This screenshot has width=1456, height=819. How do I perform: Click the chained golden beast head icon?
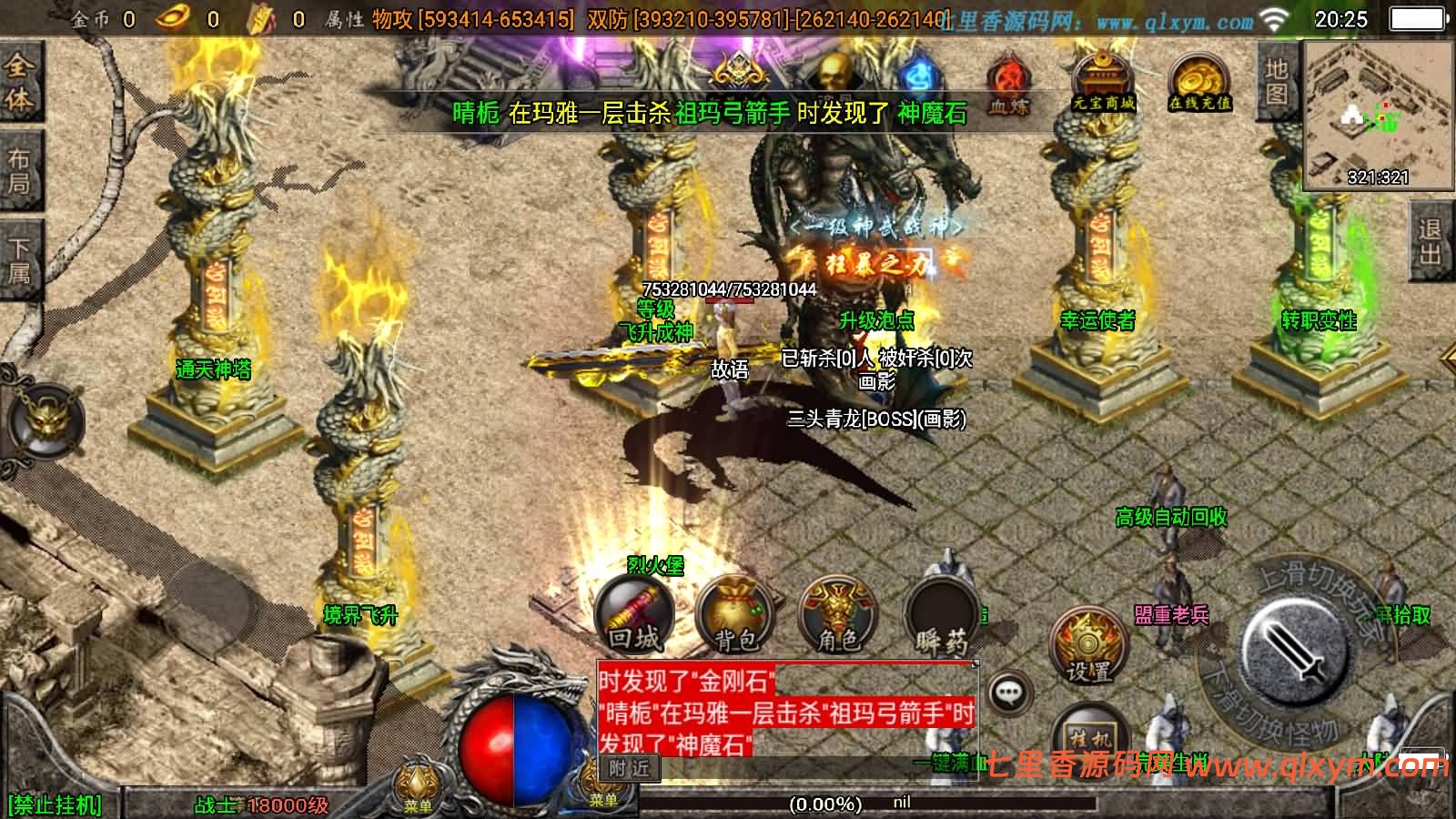tap(45, 421)
